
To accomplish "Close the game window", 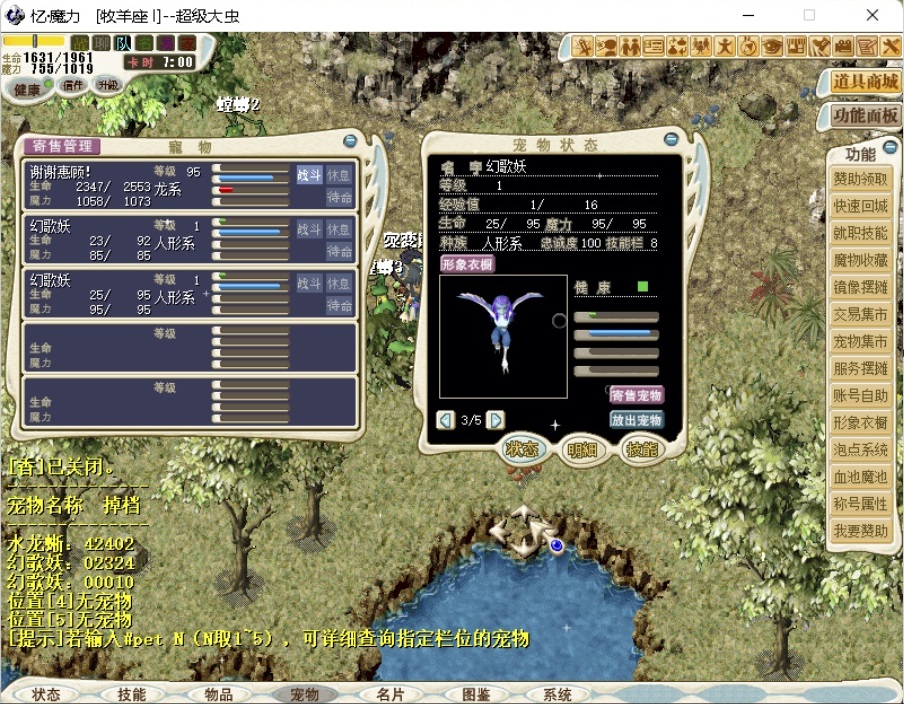I will point(872,15).
